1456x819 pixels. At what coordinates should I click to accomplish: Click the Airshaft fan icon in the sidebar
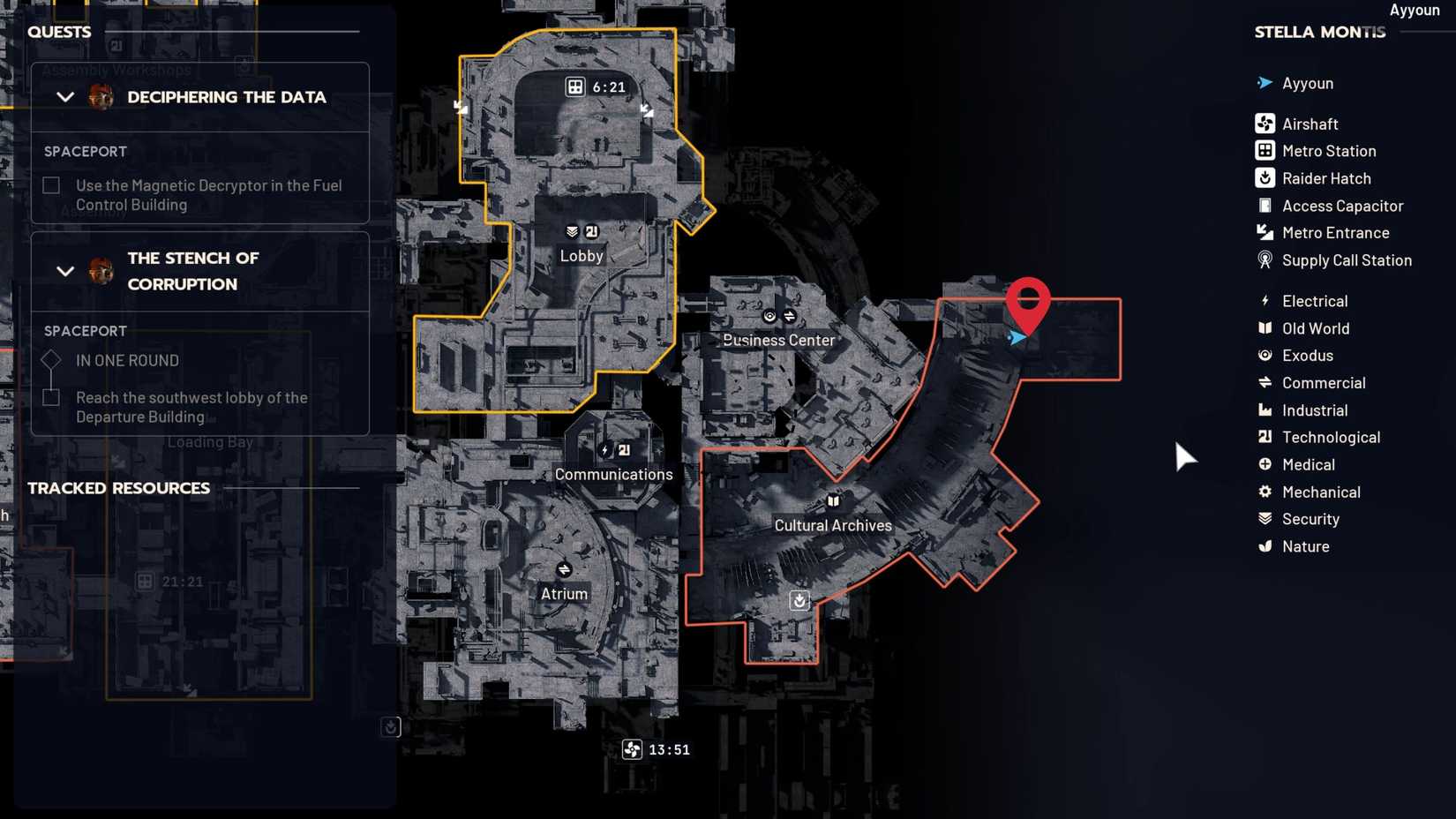(1265, 123)
